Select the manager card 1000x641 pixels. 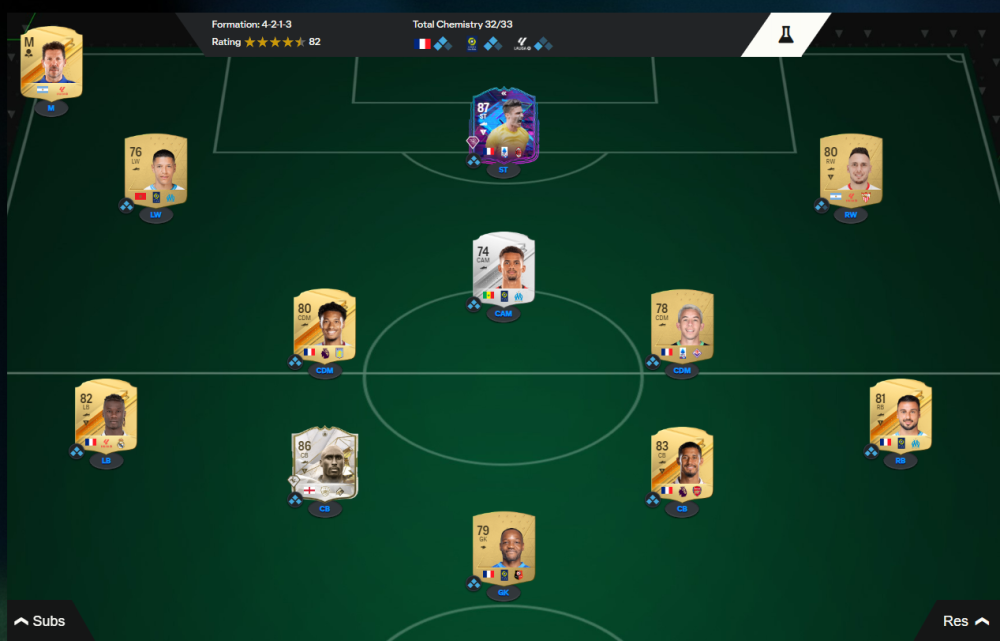tap(51, 63)
